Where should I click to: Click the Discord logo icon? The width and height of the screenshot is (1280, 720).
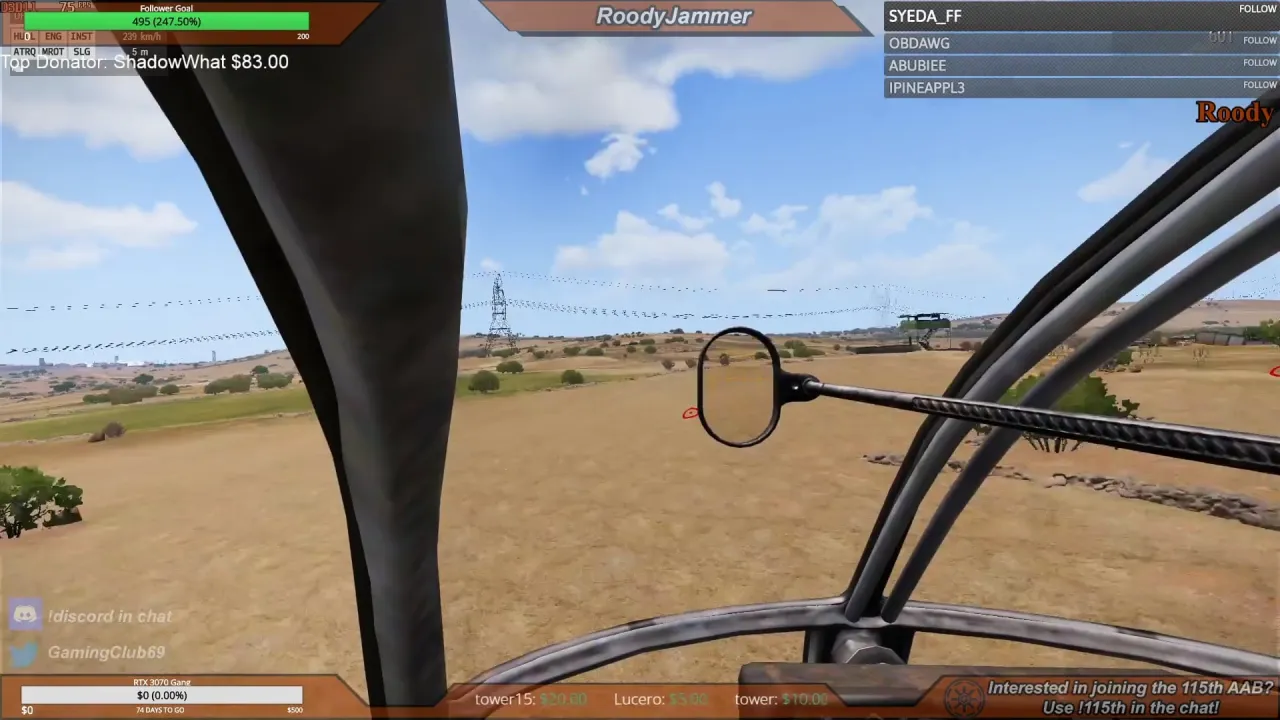coord(25,615)
